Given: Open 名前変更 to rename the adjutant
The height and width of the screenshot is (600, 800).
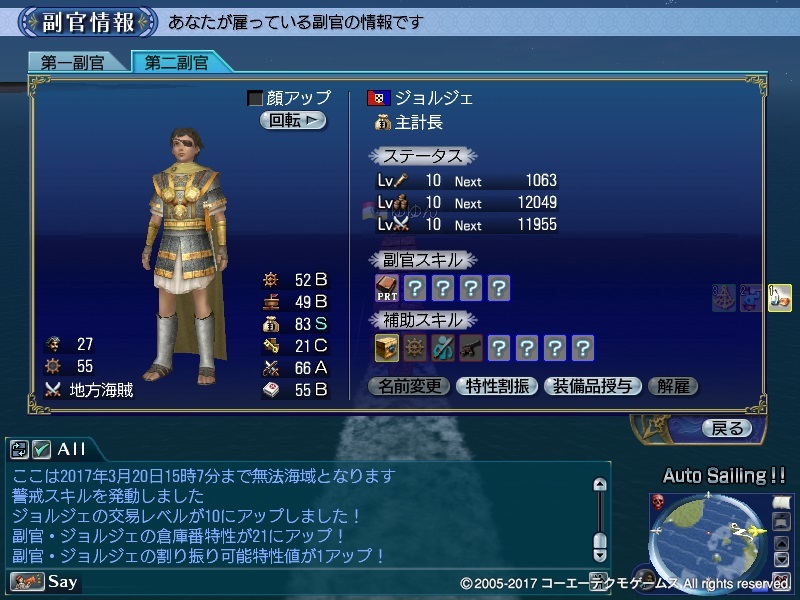Looking at the screenshot, I should pyautogui.click(x=409, y=386).
